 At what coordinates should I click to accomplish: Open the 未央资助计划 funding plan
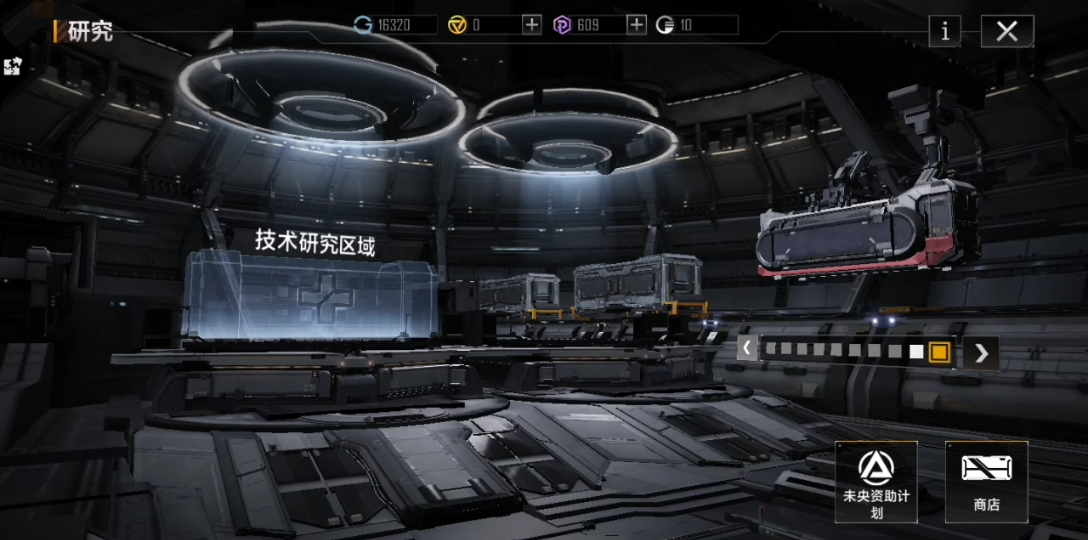point(876,481)
